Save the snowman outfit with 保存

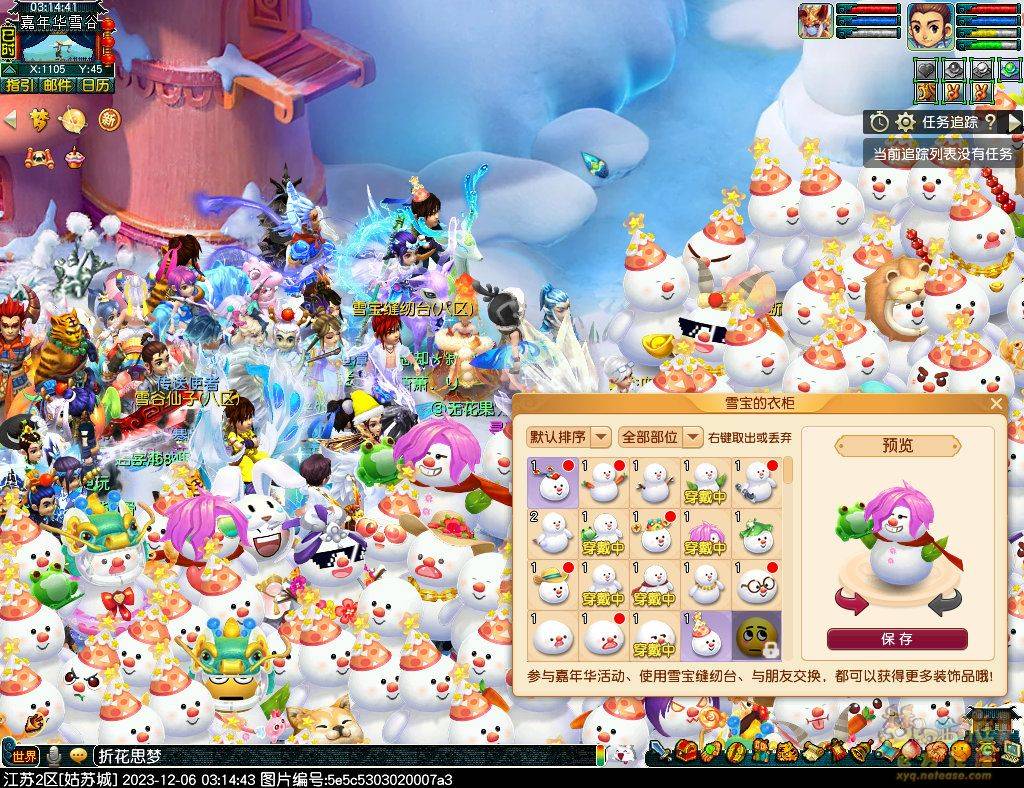coord(897,639)
